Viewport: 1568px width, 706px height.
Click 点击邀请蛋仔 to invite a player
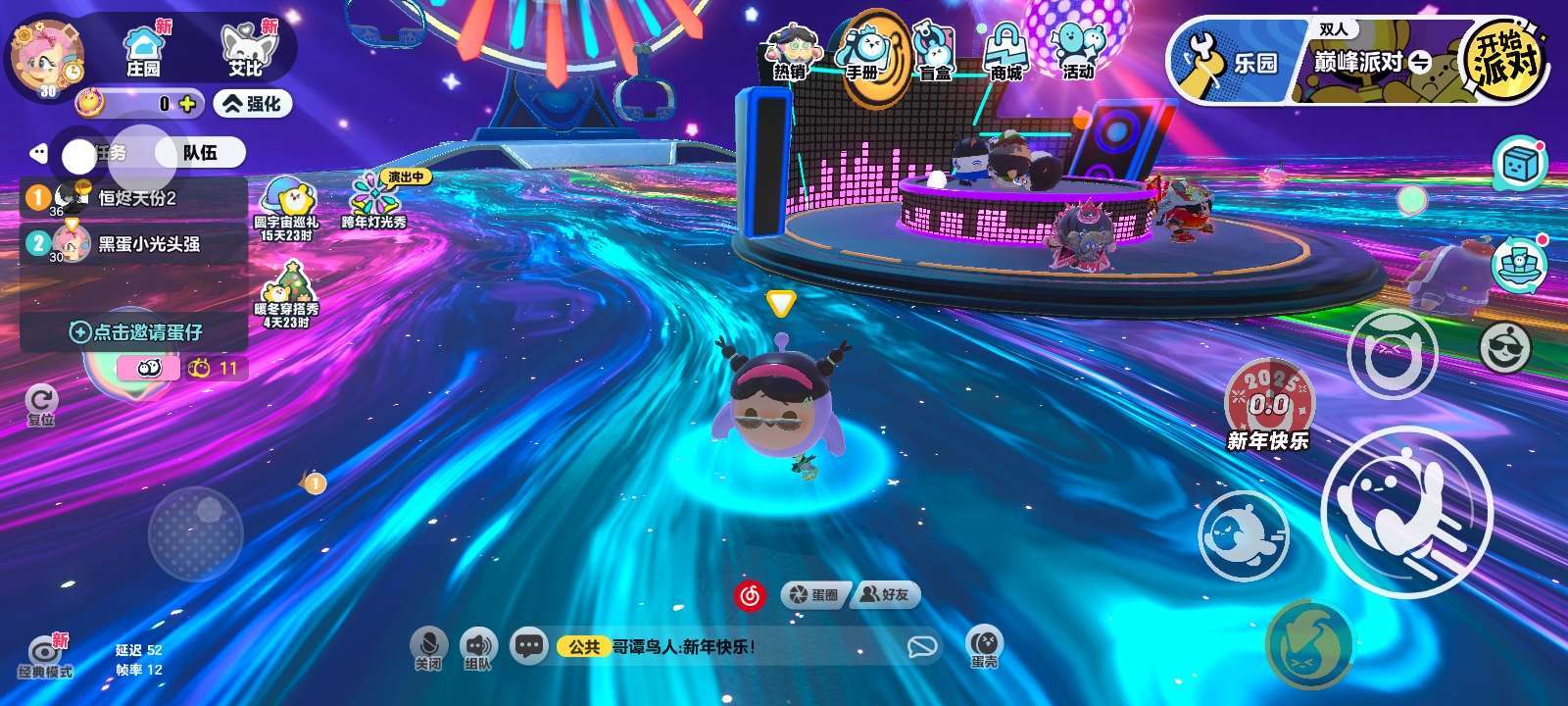point(135,332)
